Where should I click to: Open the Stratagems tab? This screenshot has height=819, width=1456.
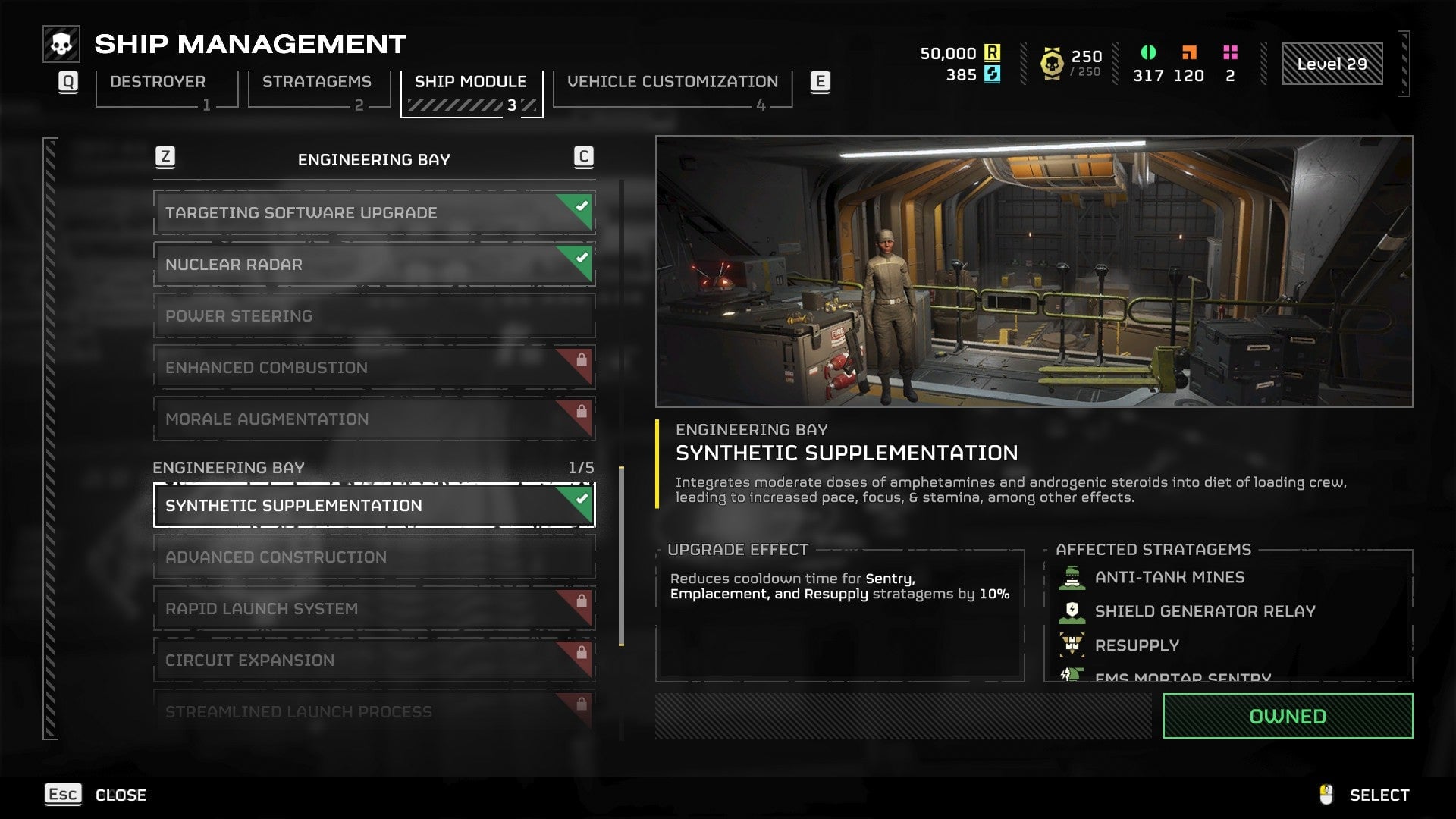316,82
